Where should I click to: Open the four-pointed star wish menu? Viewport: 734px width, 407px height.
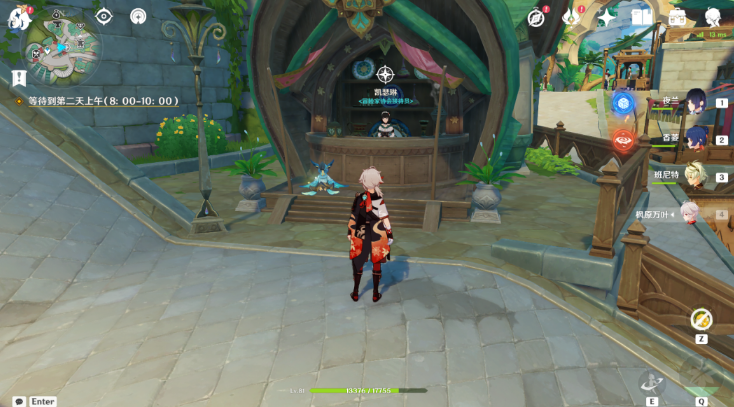click(x=607, y=17)
